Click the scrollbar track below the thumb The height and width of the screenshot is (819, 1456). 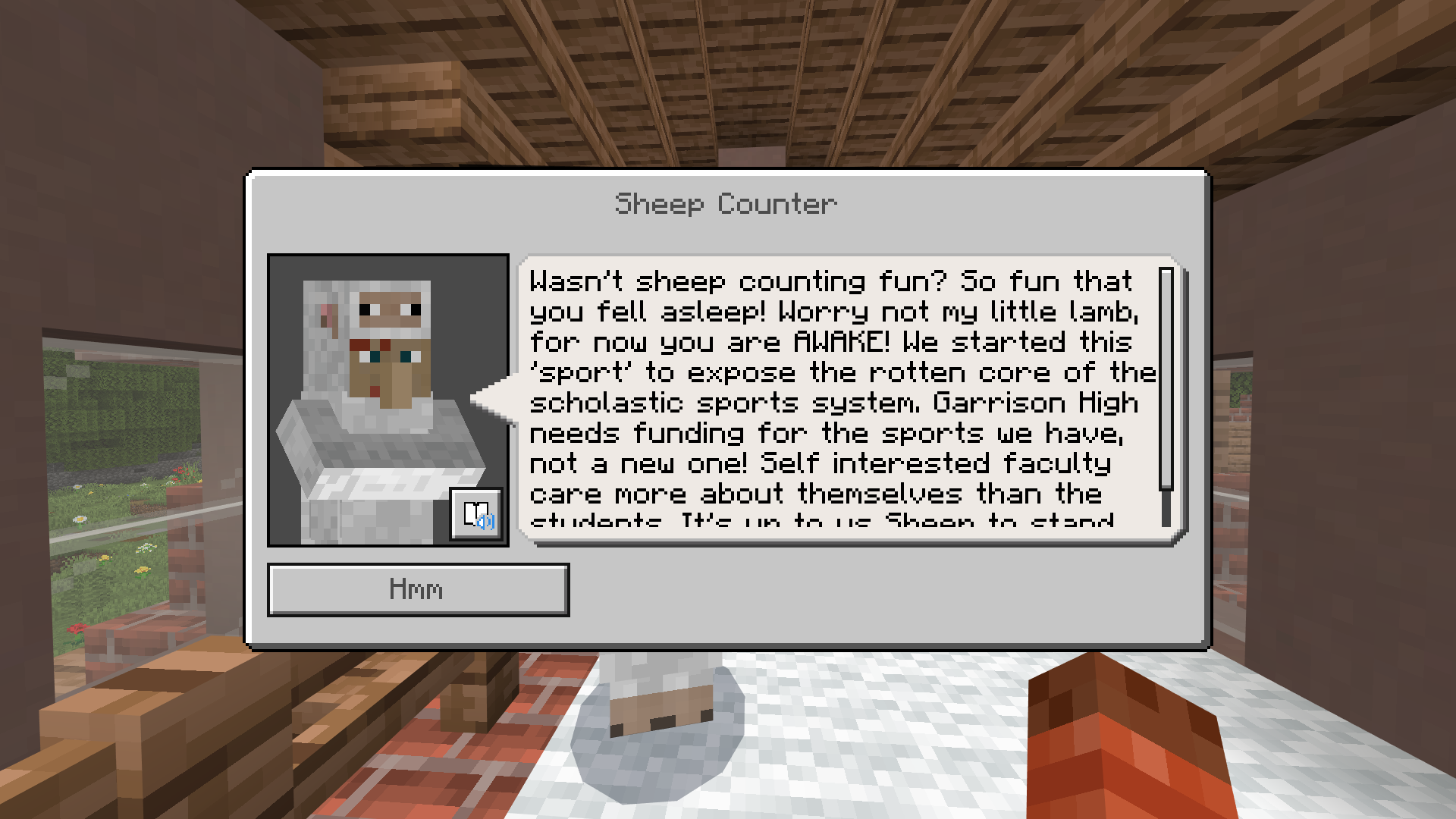[x=1166, y=504]
